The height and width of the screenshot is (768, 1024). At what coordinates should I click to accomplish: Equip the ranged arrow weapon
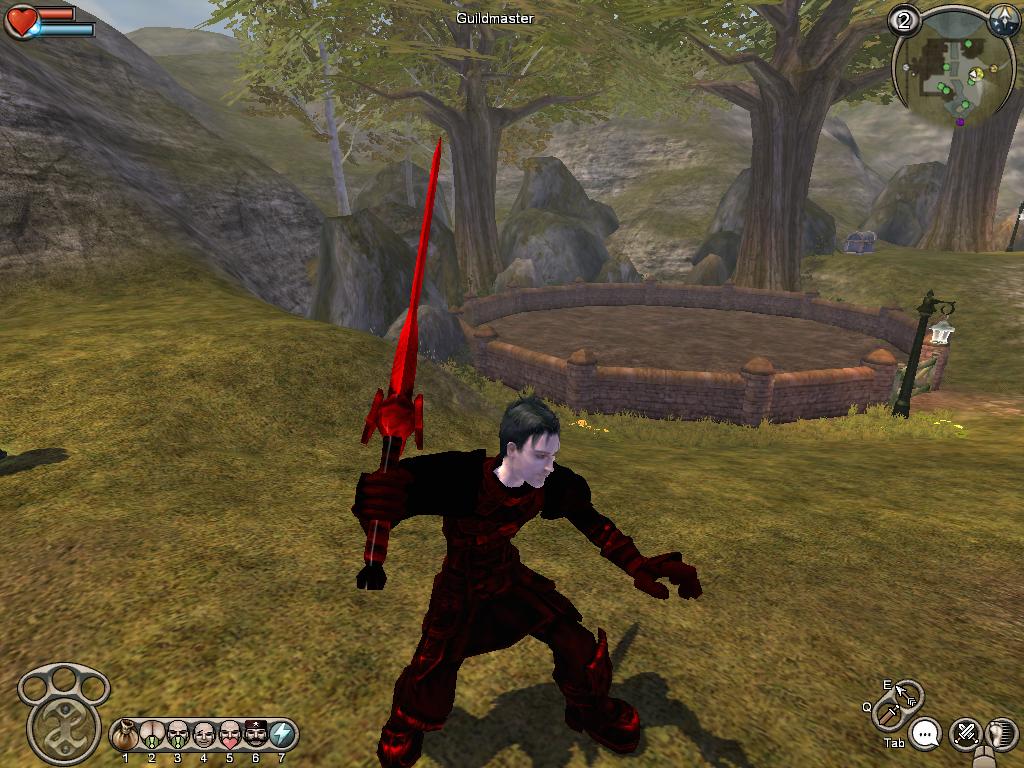[906, 692]
